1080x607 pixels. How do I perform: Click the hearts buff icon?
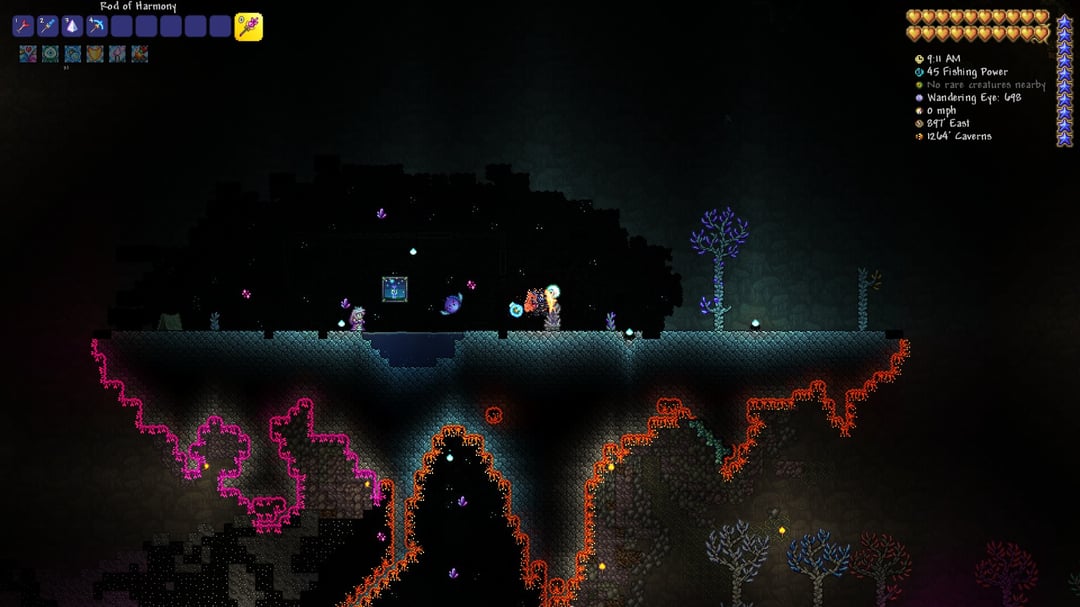pyautogui.click(x=28, y=54)
